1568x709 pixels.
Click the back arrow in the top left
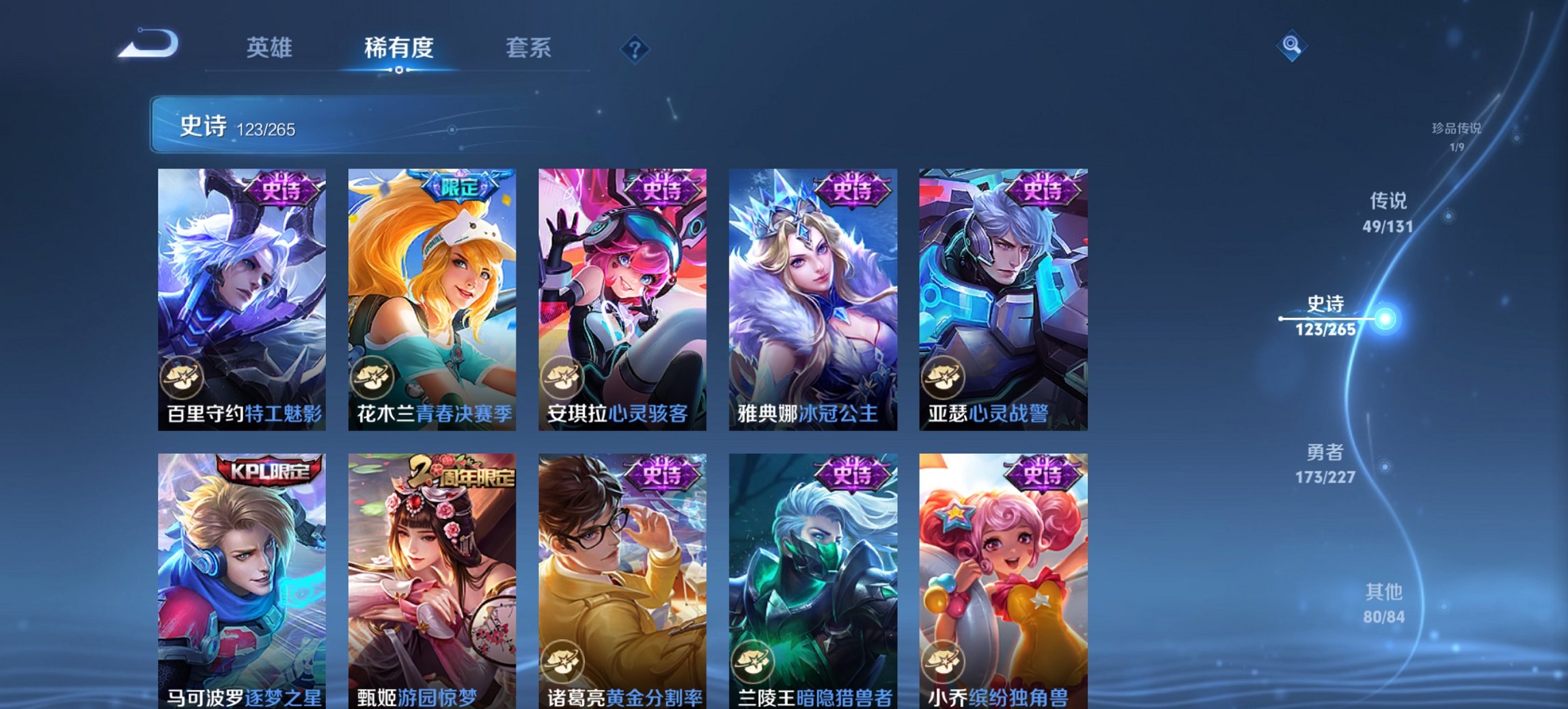coord(148,44)
